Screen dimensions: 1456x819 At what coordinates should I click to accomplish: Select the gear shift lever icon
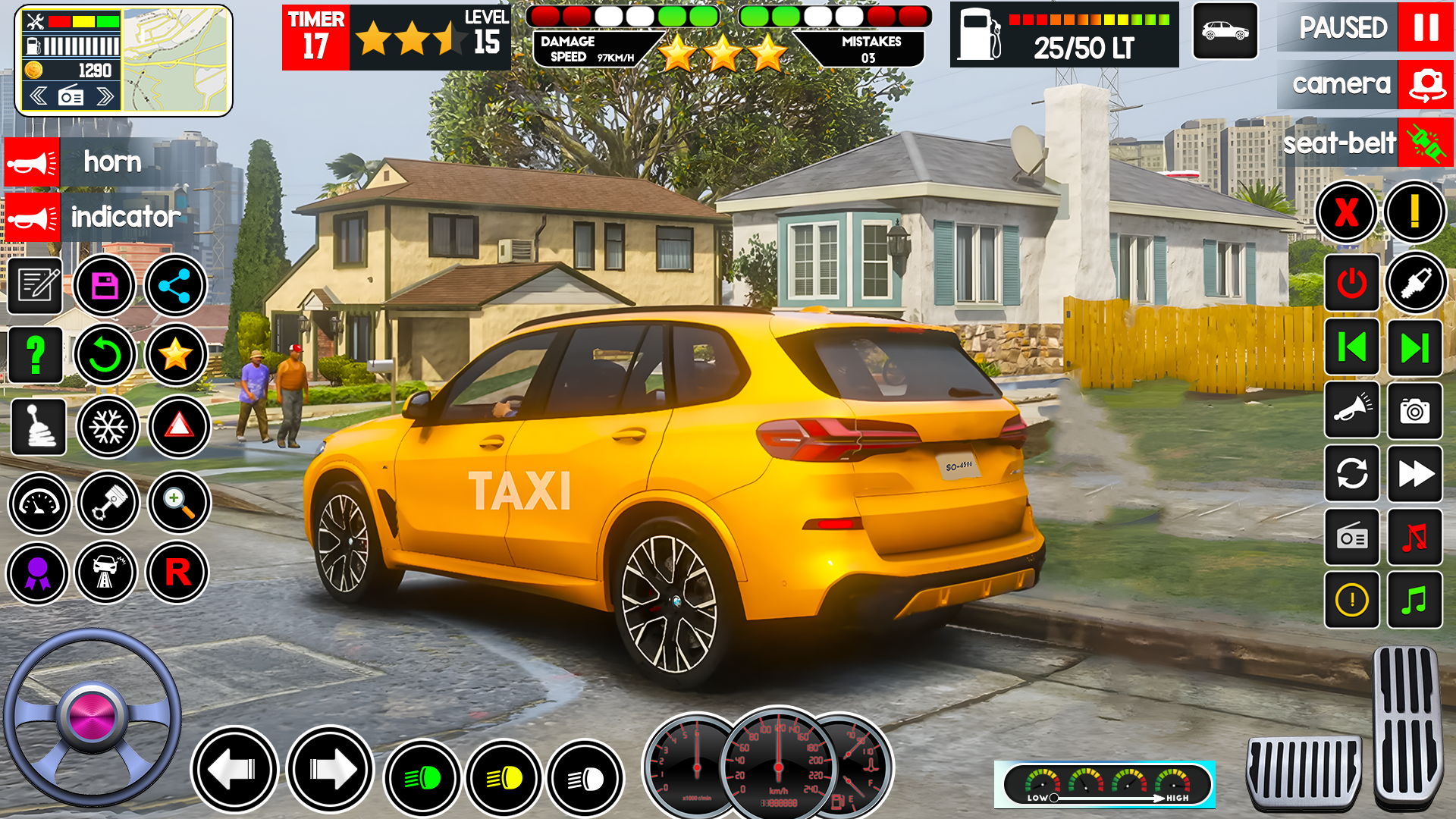coord(38,426)
